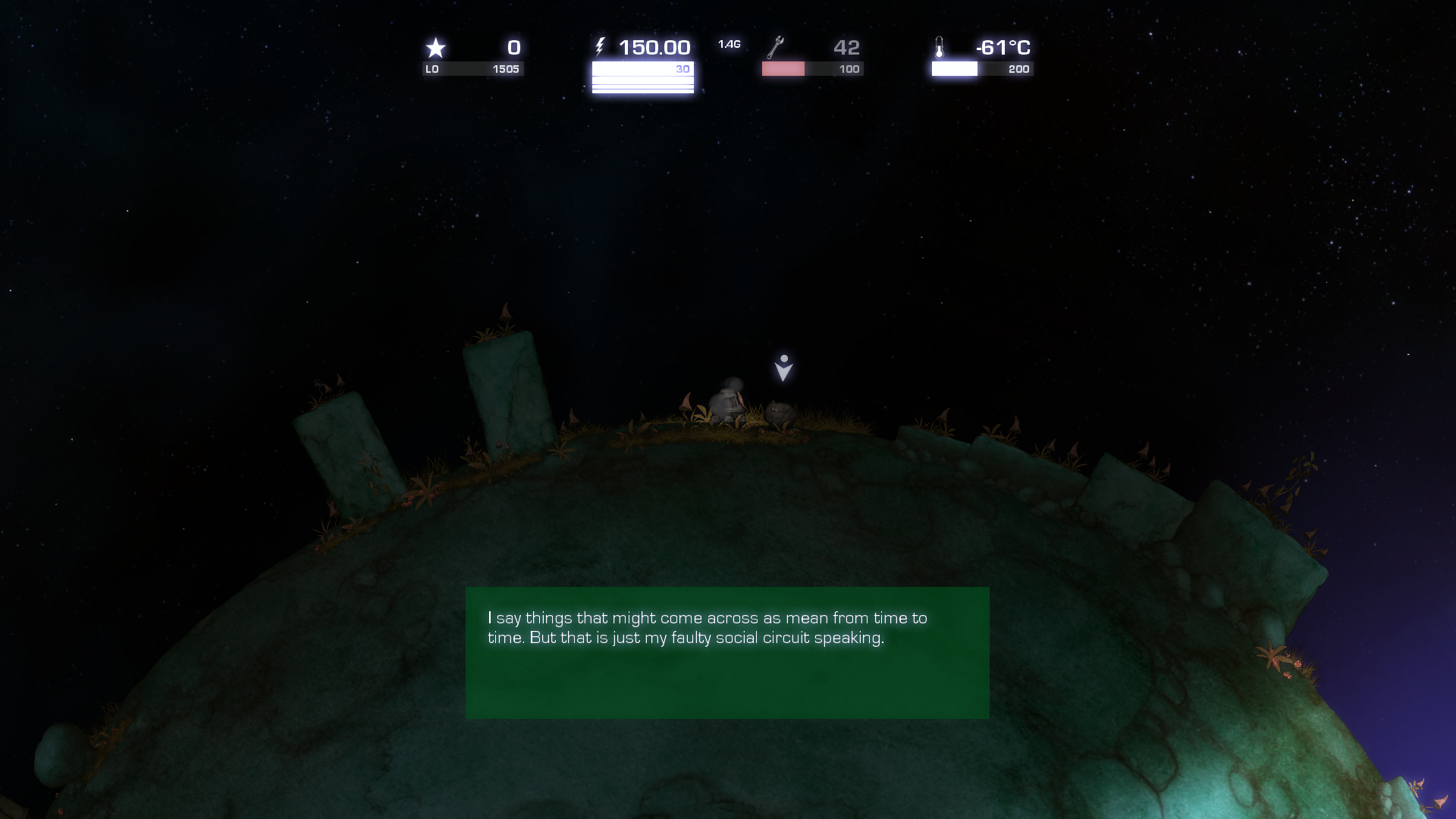Click the wrench repair icon
This screenshot has width=1456, height=819.
[775, 47]
